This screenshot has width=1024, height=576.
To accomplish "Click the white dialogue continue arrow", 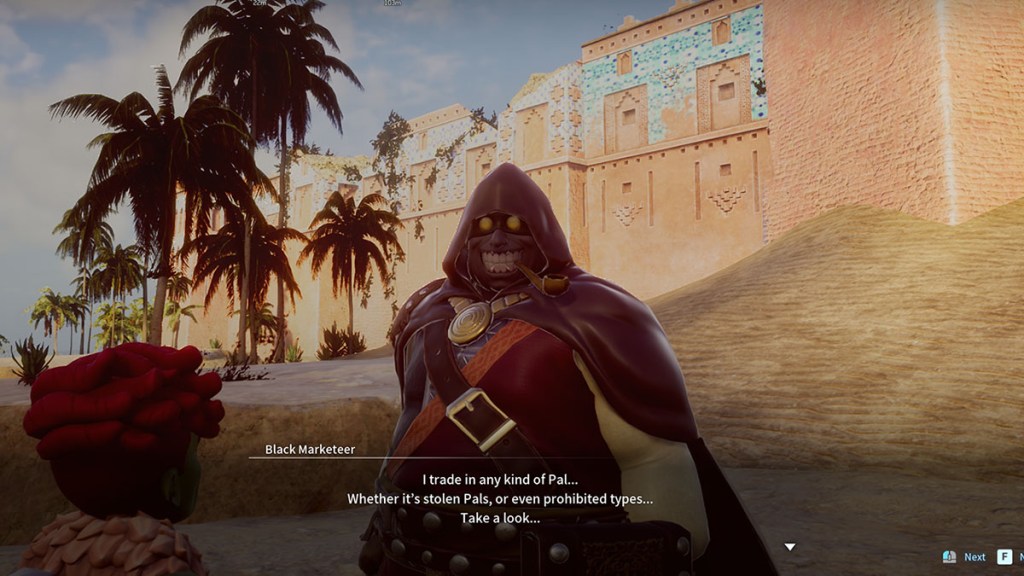I will pyautogui.click(x=789, y=547).
